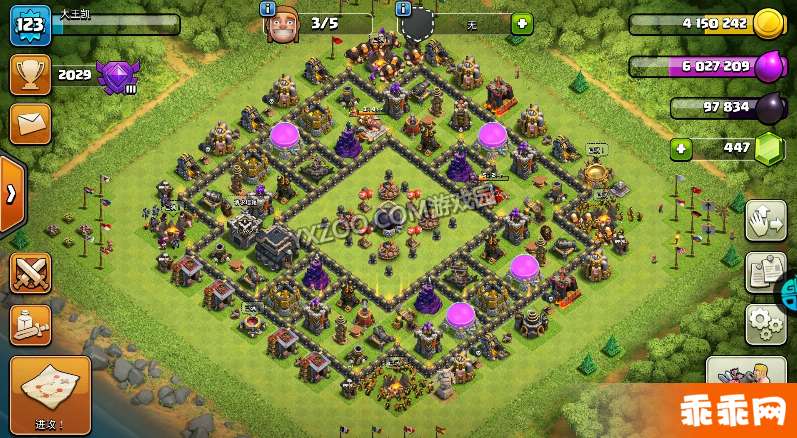Viewport: 797px width, 438px height.
Task: Expand the chat panel arrow tab
Action: pos(11,193)
